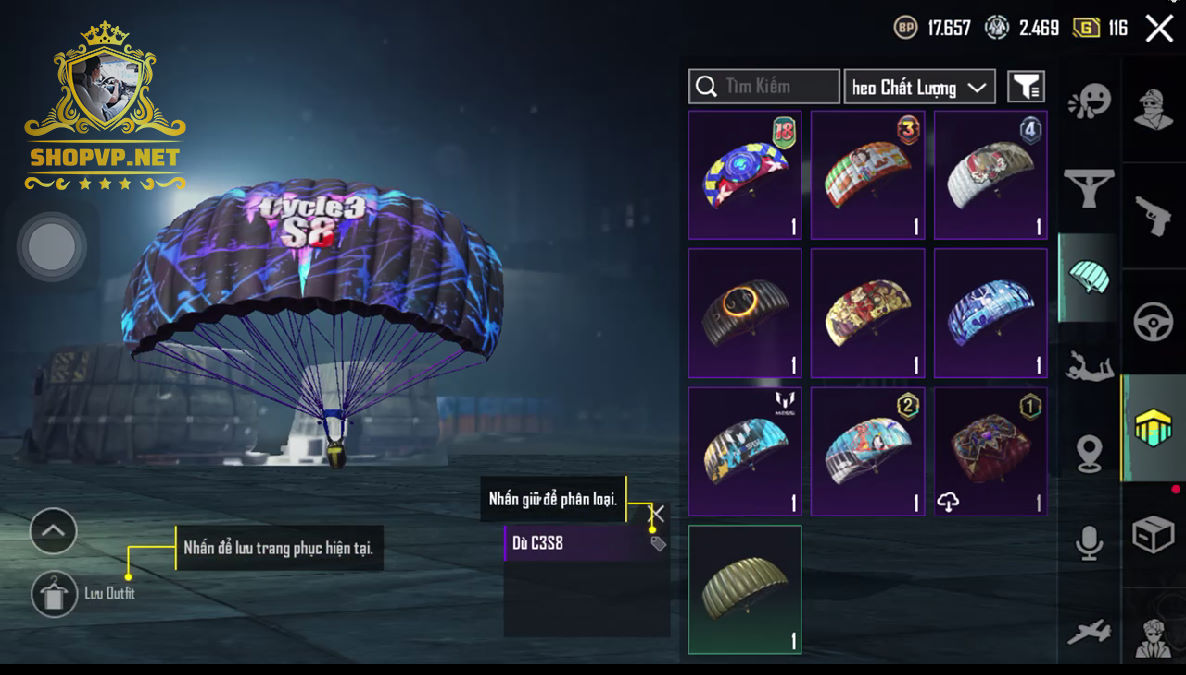Show the location pin category

[1089, 455]
